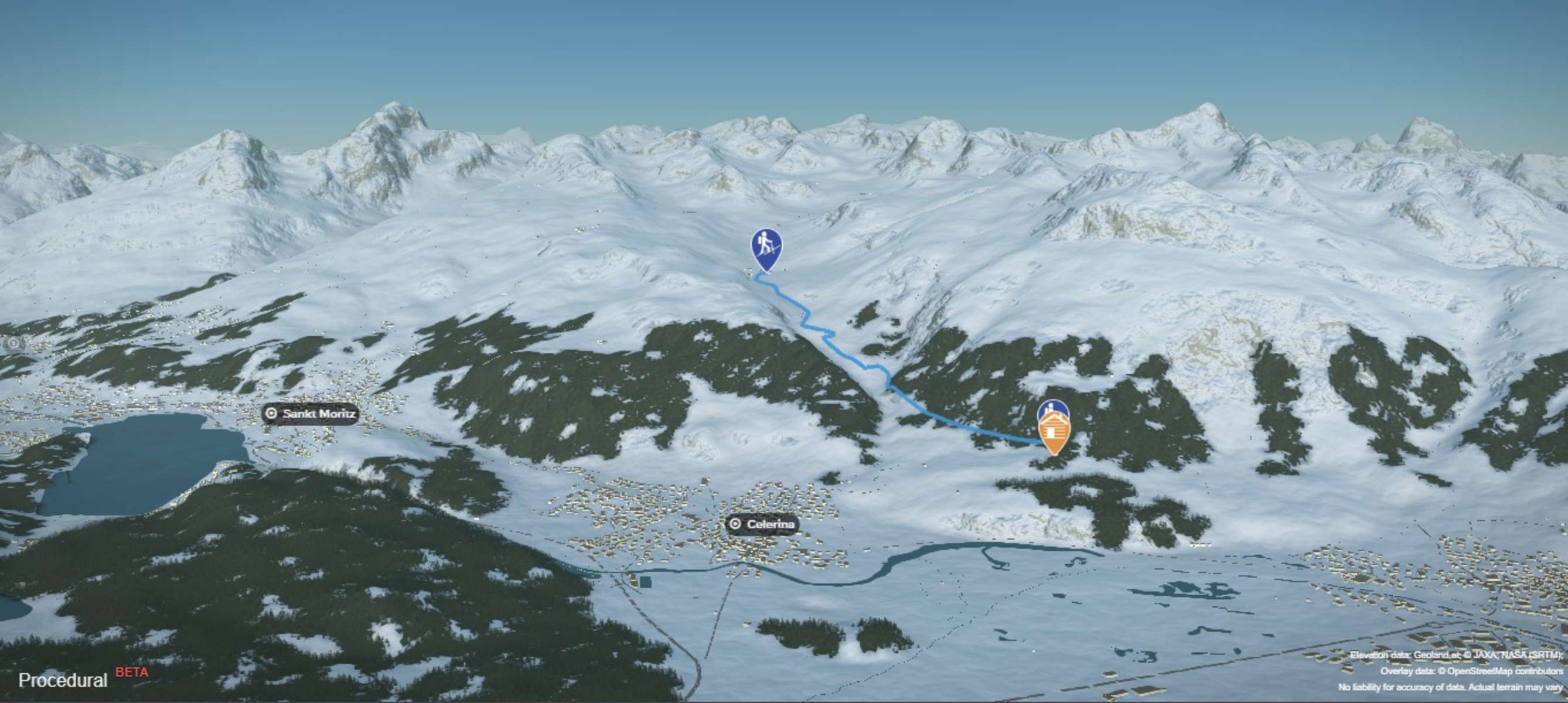This screenshot has width=1568, height=703.
Task: Open the orange mountain hut marker
Action: [x=1054, y=432]
